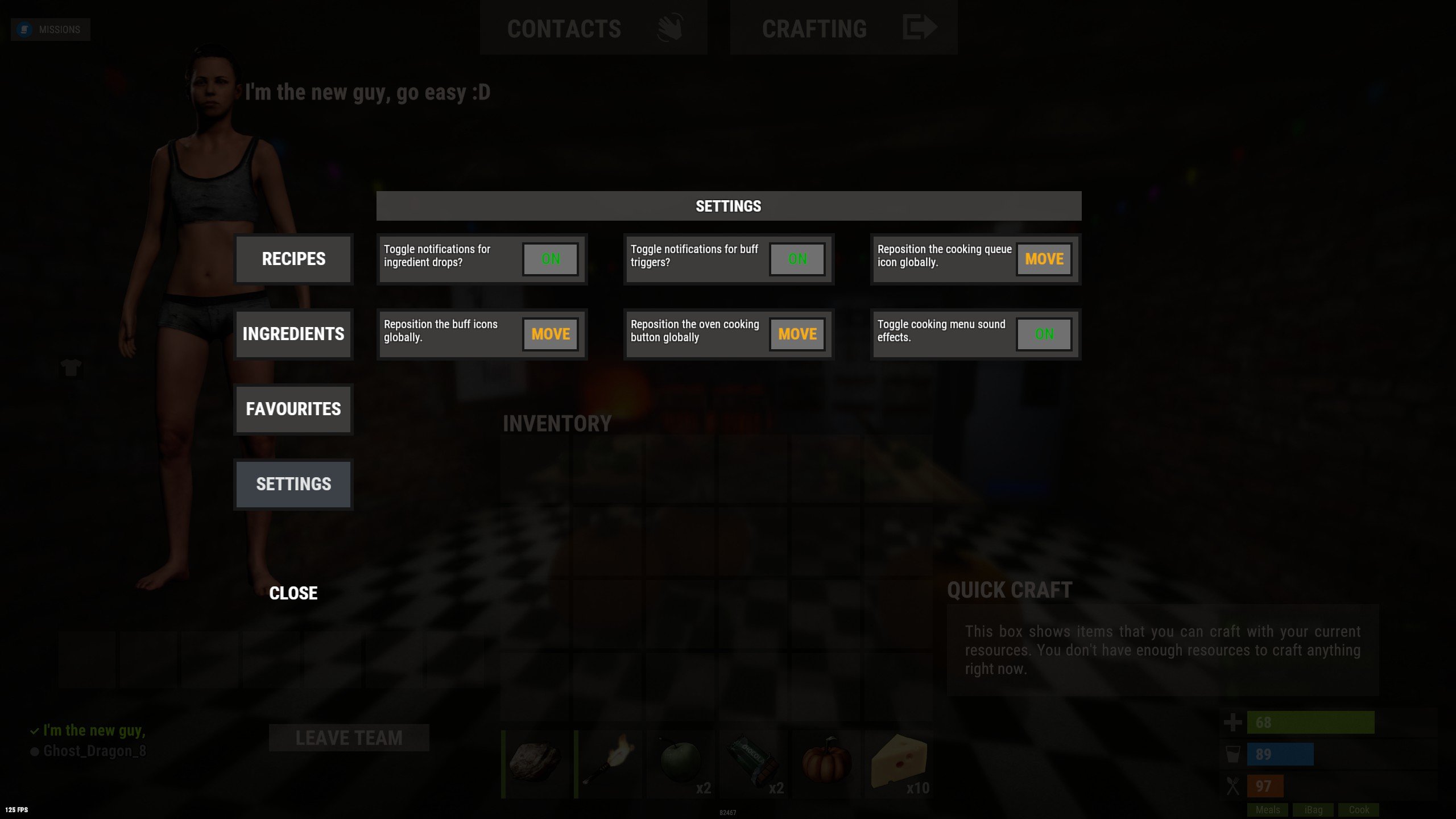Open the Recipes panel
The width and height of the screenshot is (1456, 819).
pyautogui.click(x=293, y=259)
